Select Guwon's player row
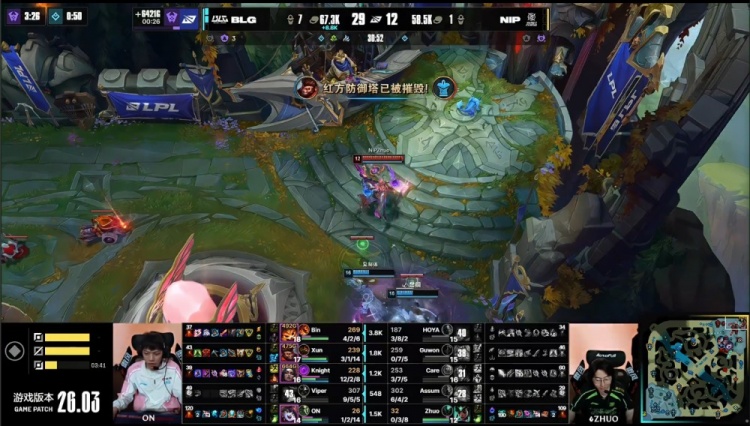 (428, 352)
